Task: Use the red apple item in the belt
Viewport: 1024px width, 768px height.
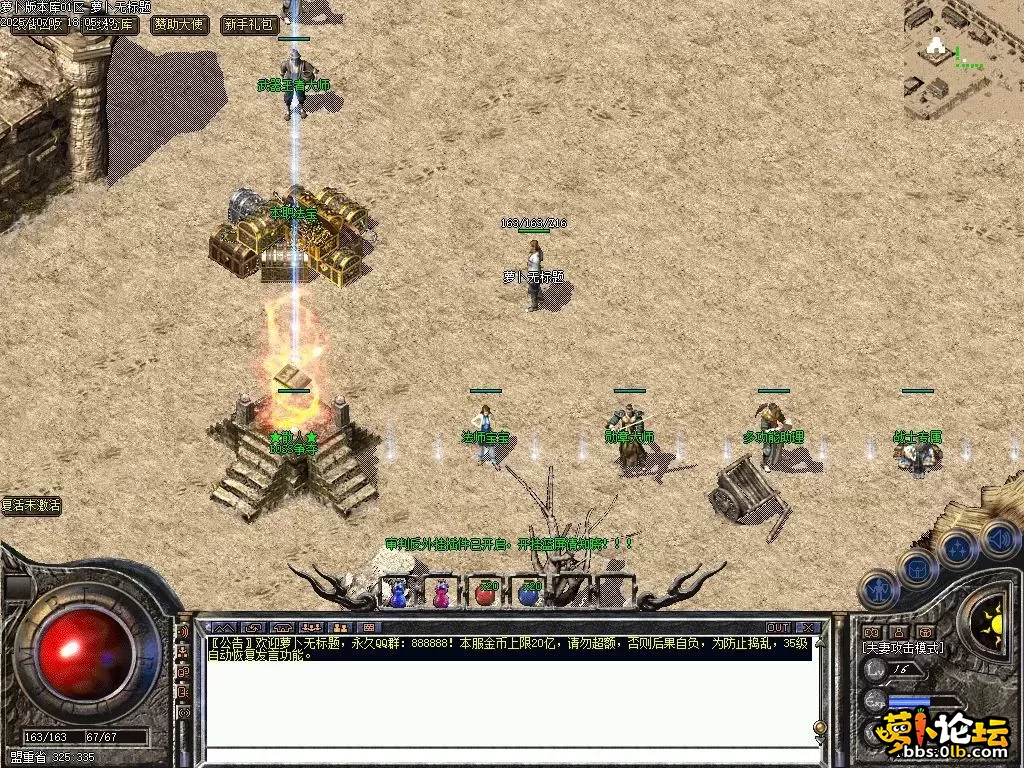Action: coord(487,593)
